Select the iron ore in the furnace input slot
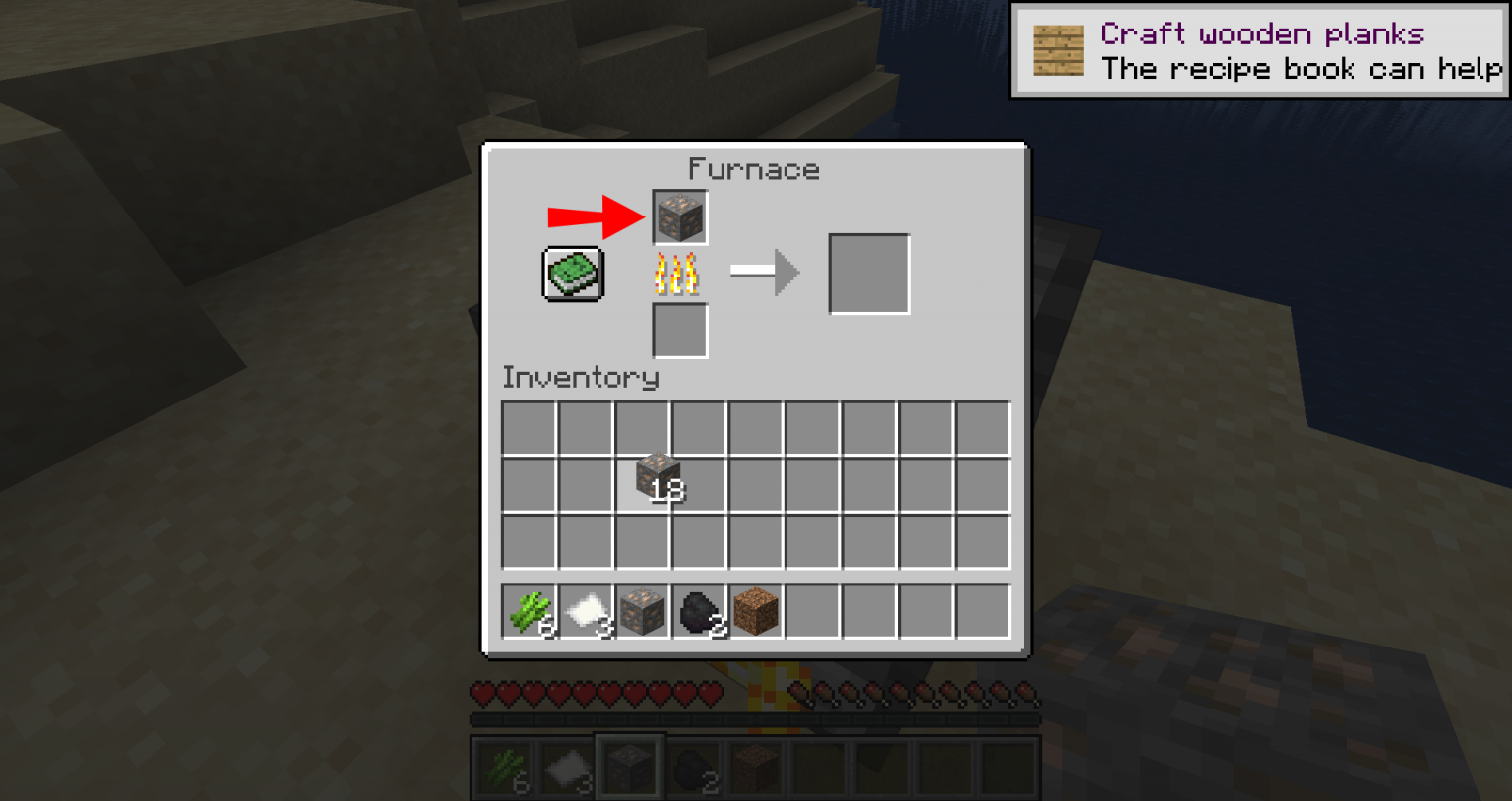Image resolution: width=1512 pixels, height=801 pixels. (679, 216)
